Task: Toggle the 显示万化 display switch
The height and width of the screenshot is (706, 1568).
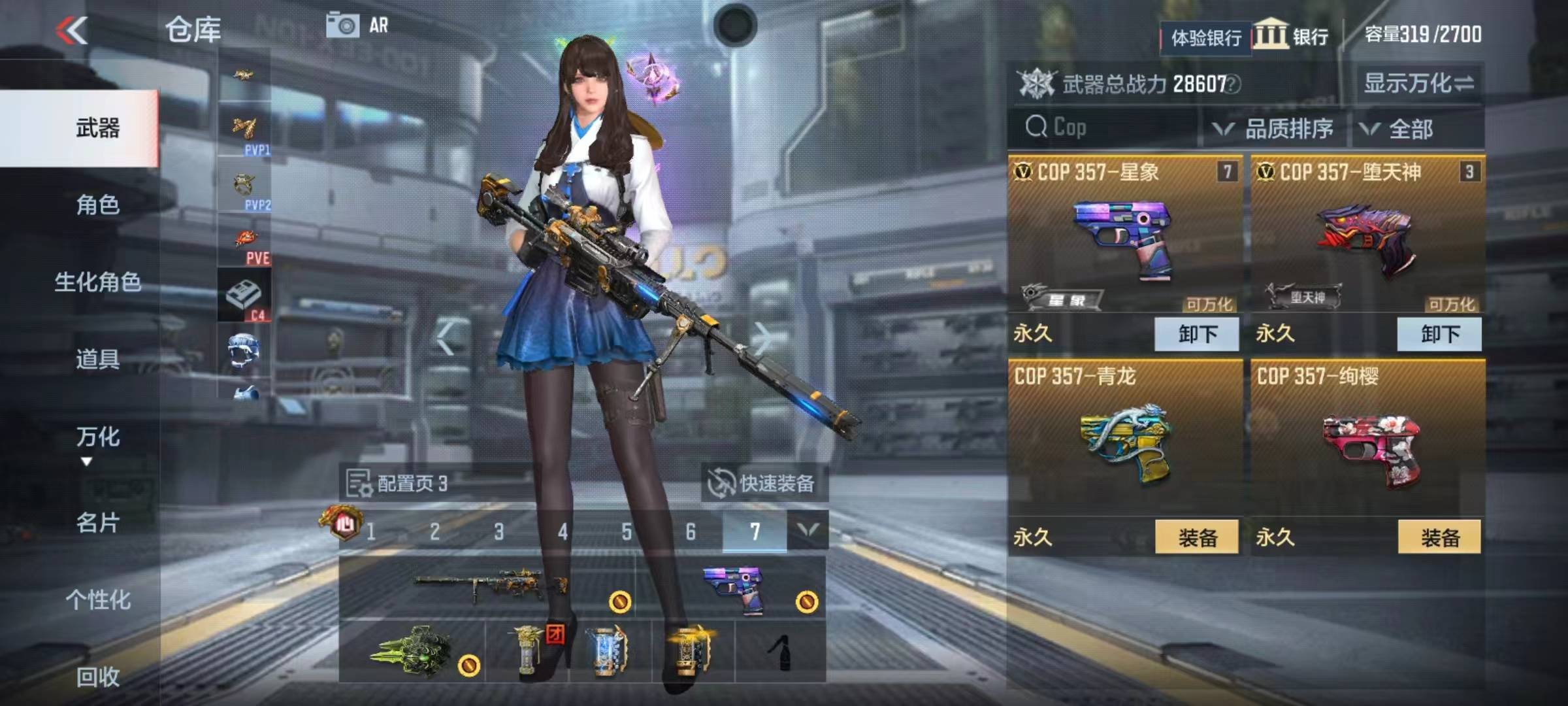Action: [1417, 84]
